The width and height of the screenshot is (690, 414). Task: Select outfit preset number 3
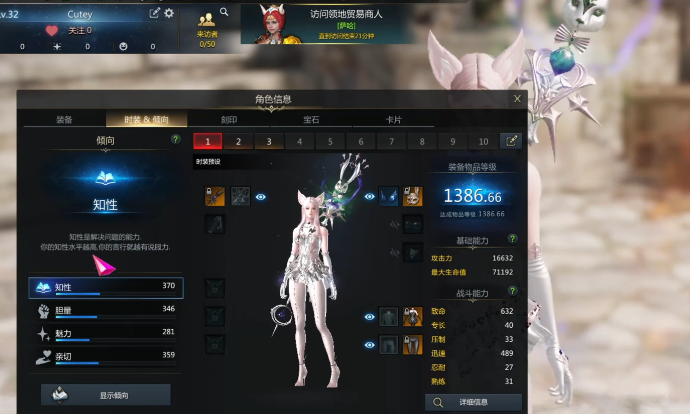tap(268, 142)
